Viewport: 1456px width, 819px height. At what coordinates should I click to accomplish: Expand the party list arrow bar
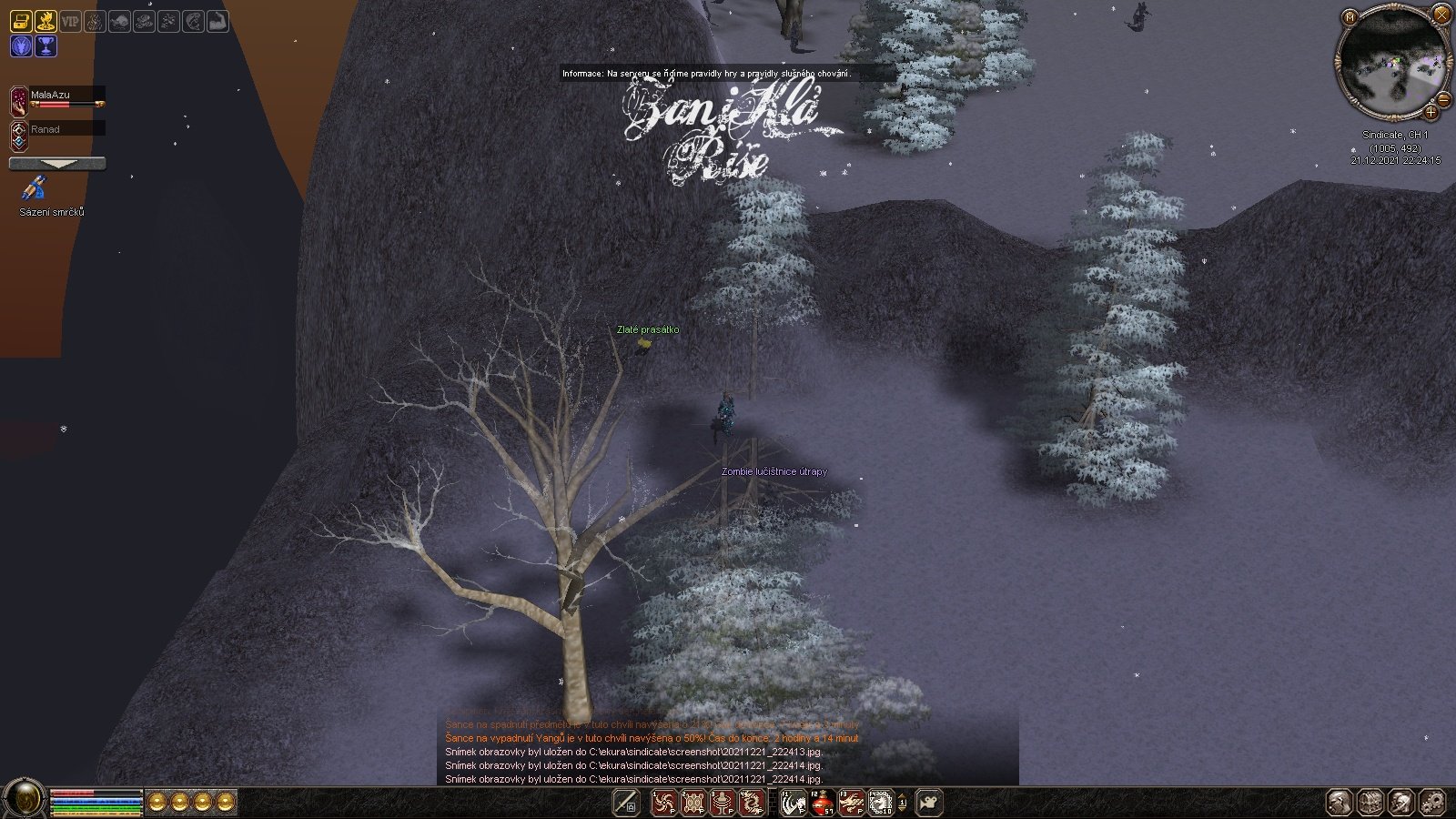point(57,164)
